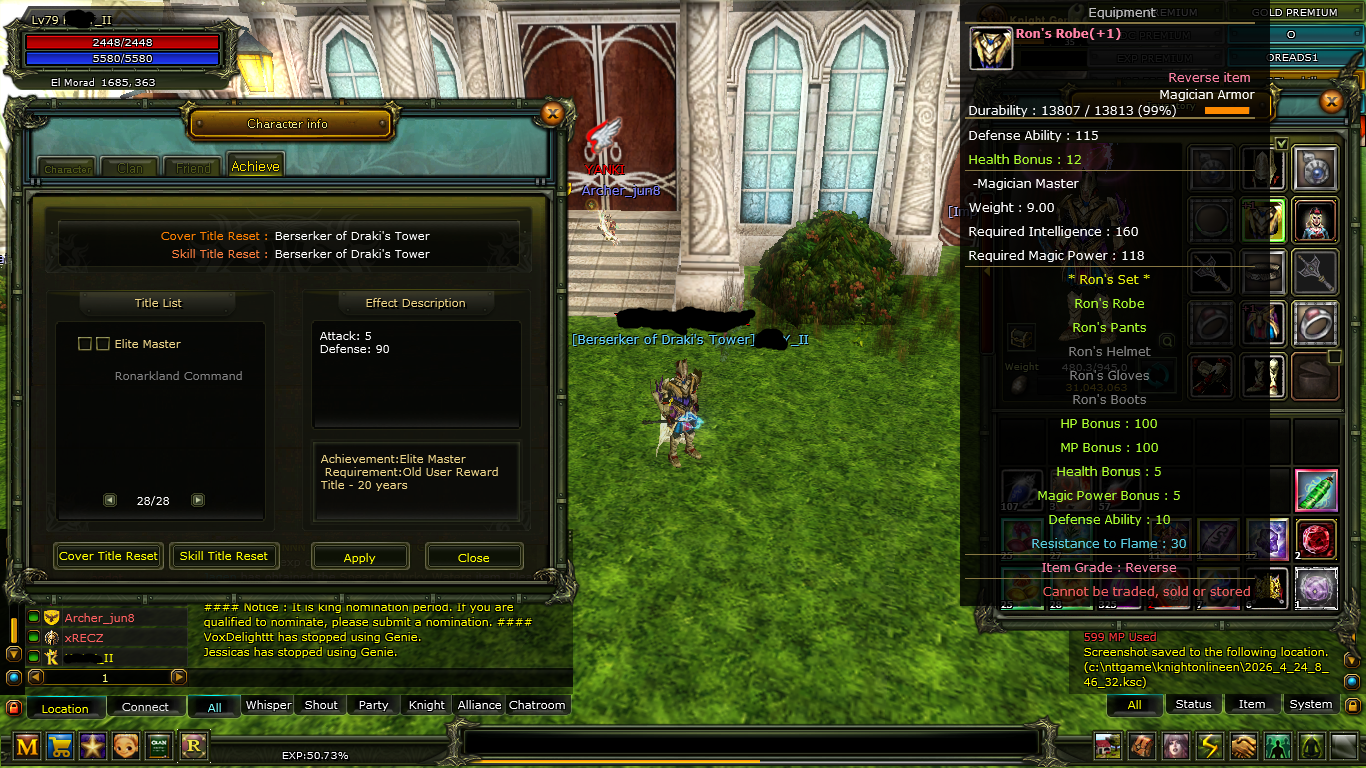Activate the lightning bolt skill icon

tap(1210, 746)
